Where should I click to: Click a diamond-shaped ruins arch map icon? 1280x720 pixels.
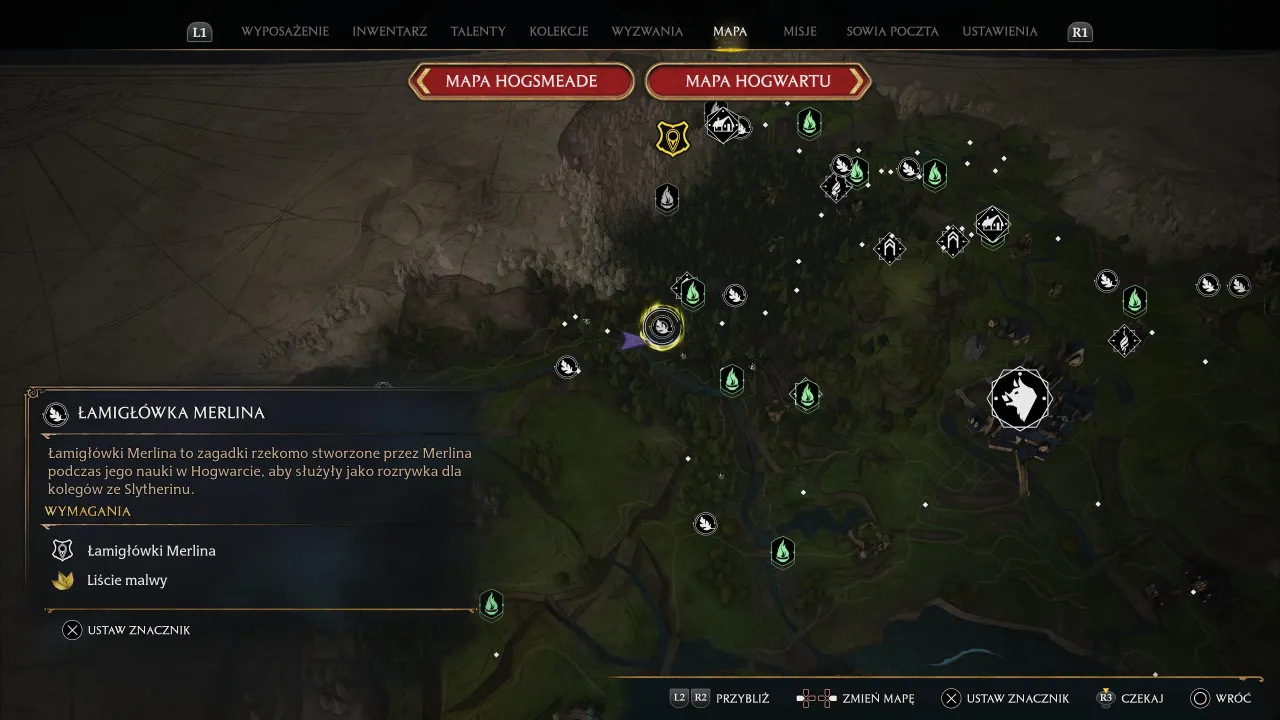pyautogui.click(x=889, y=248)
